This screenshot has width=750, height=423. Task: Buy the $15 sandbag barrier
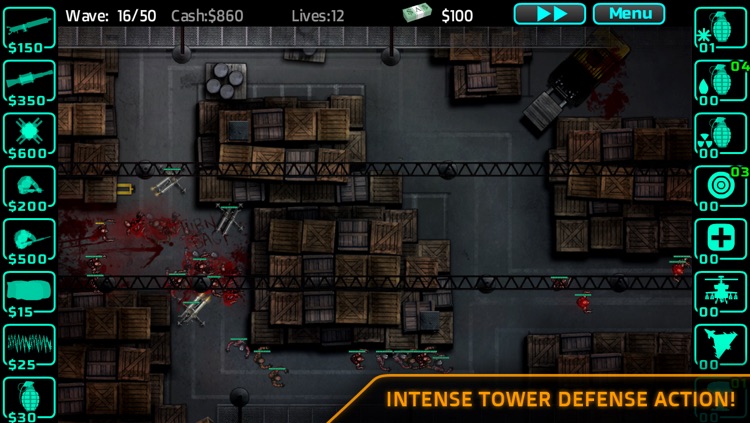click(29, 293)
